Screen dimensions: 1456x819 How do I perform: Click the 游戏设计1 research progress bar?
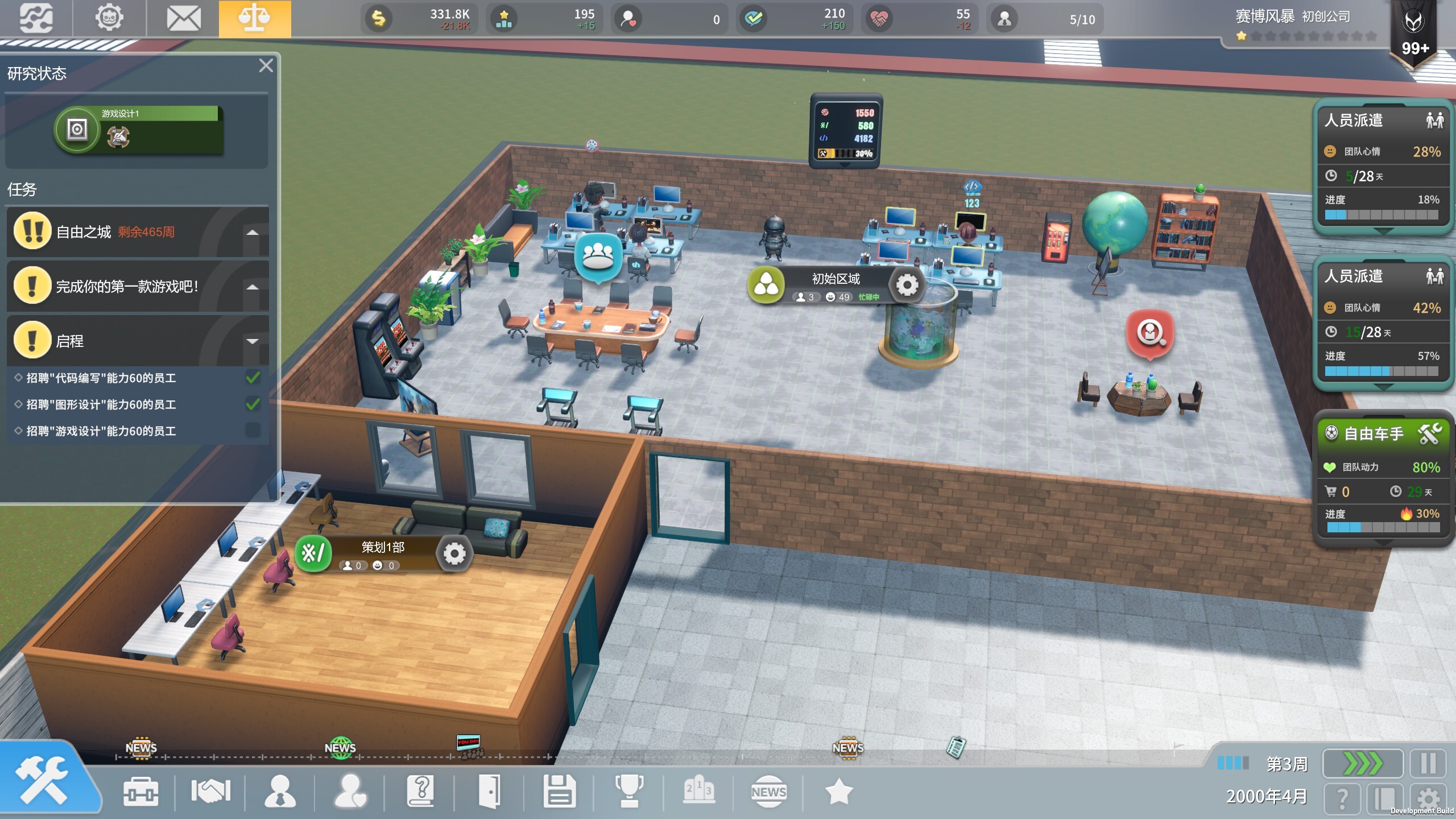[158, 114]
